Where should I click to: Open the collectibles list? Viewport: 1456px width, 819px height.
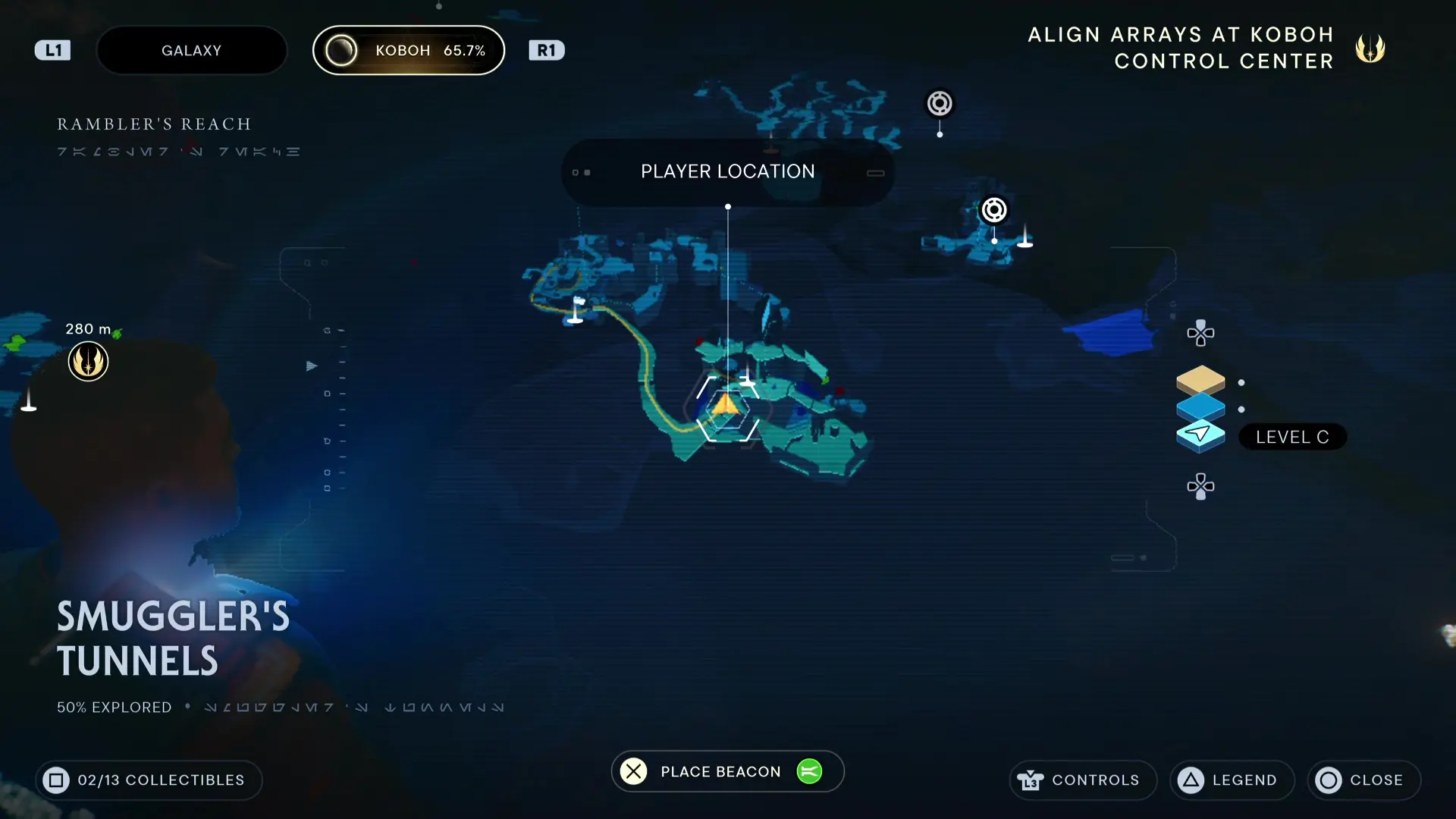[x=149, y=780]
